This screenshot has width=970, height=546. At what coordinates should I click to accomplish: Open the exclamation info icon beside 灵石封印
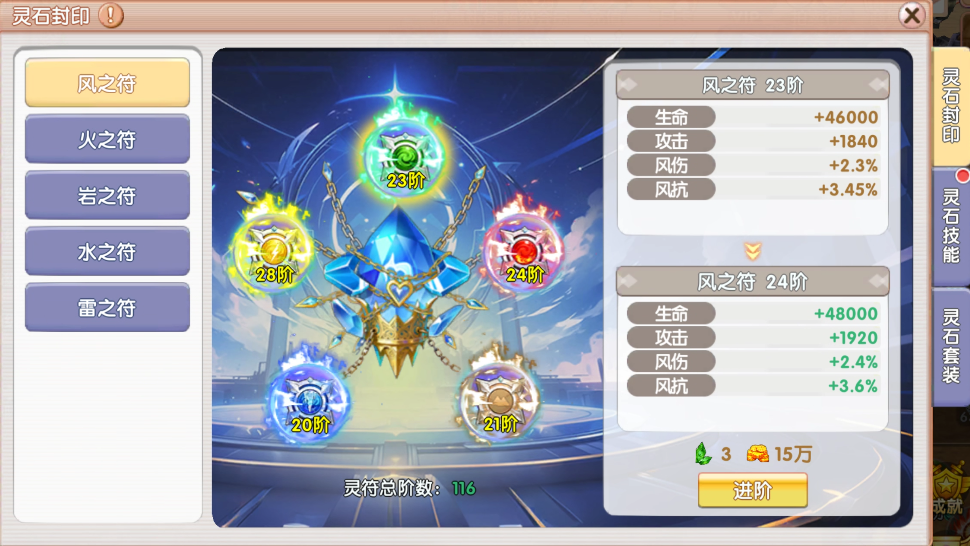(112, 15)
